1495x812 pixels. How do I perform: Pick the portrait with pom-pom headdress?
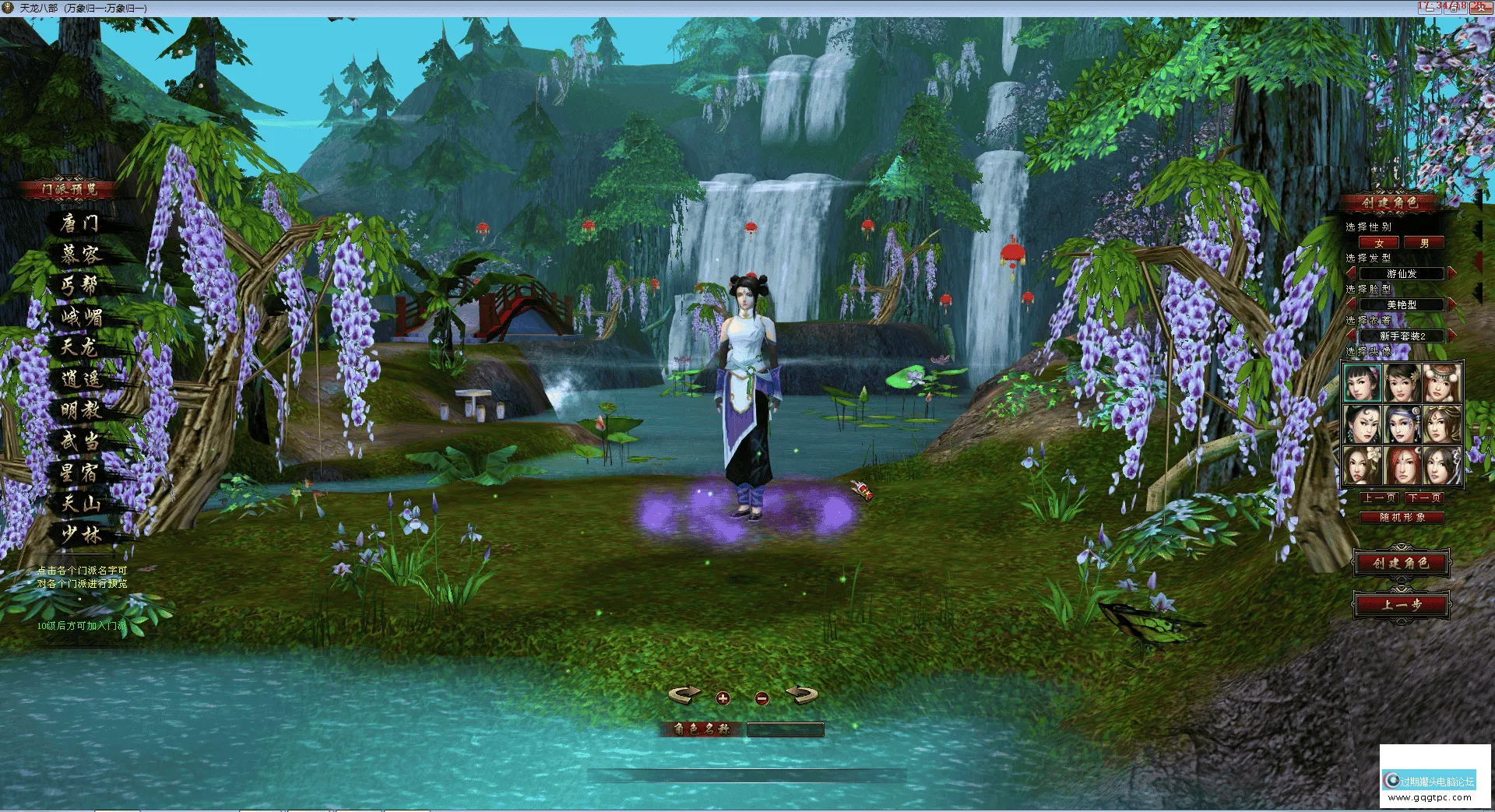coord(1441,382)
